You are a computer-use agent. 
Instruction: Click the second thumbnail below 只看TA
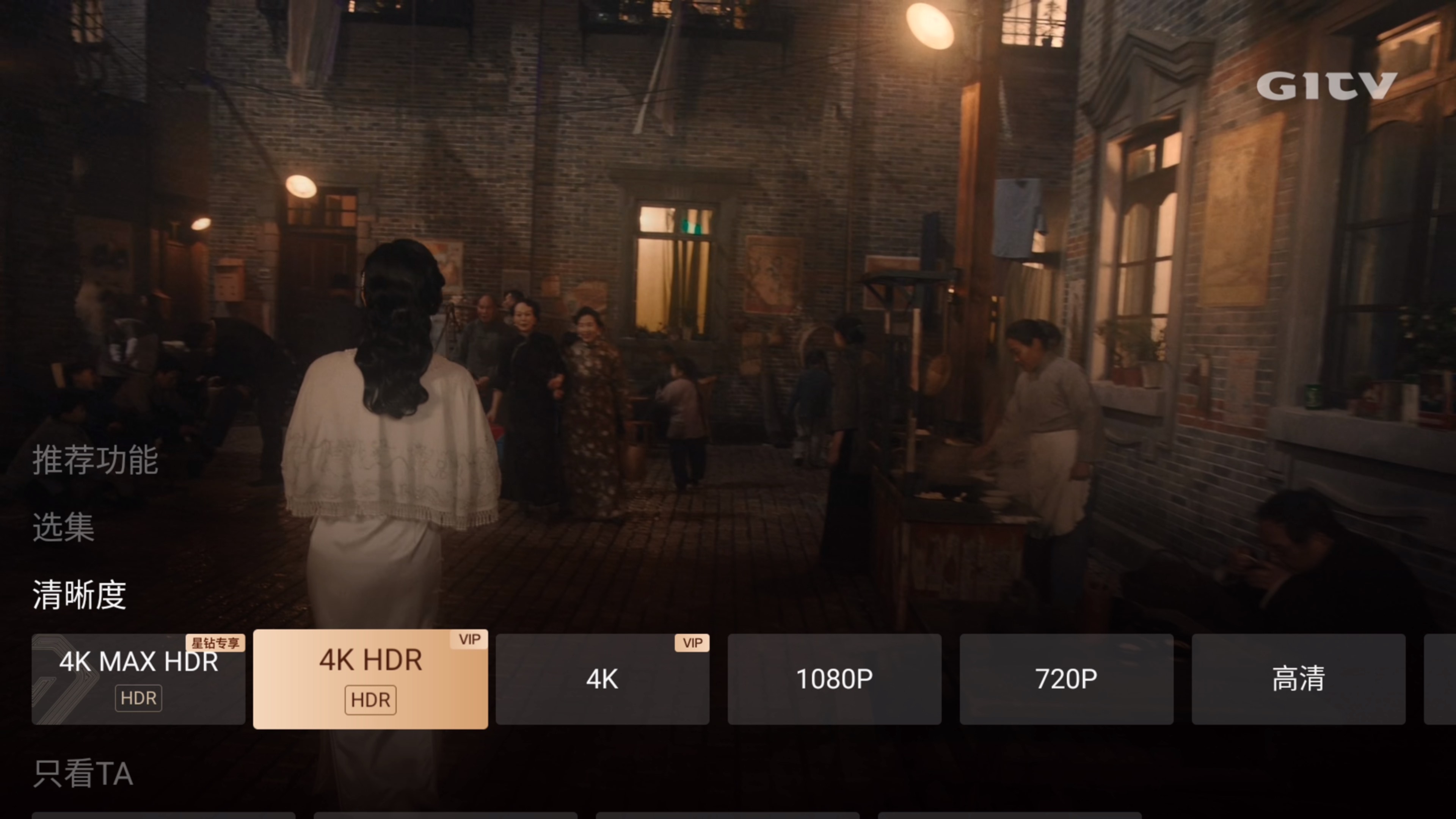(447, 816)
